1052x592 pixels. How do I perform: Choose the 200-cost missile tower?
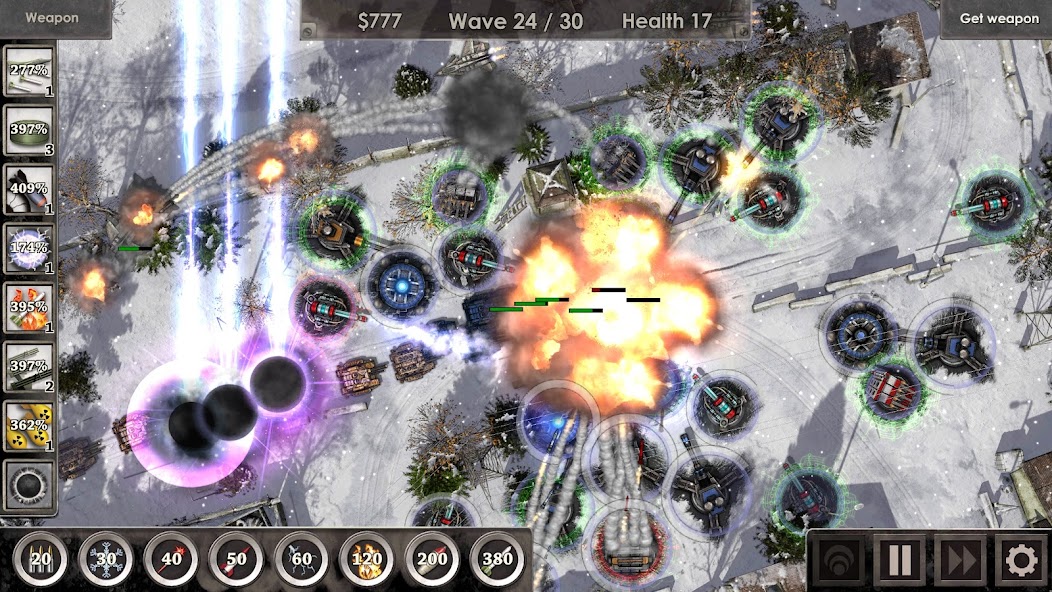(431, 559)
